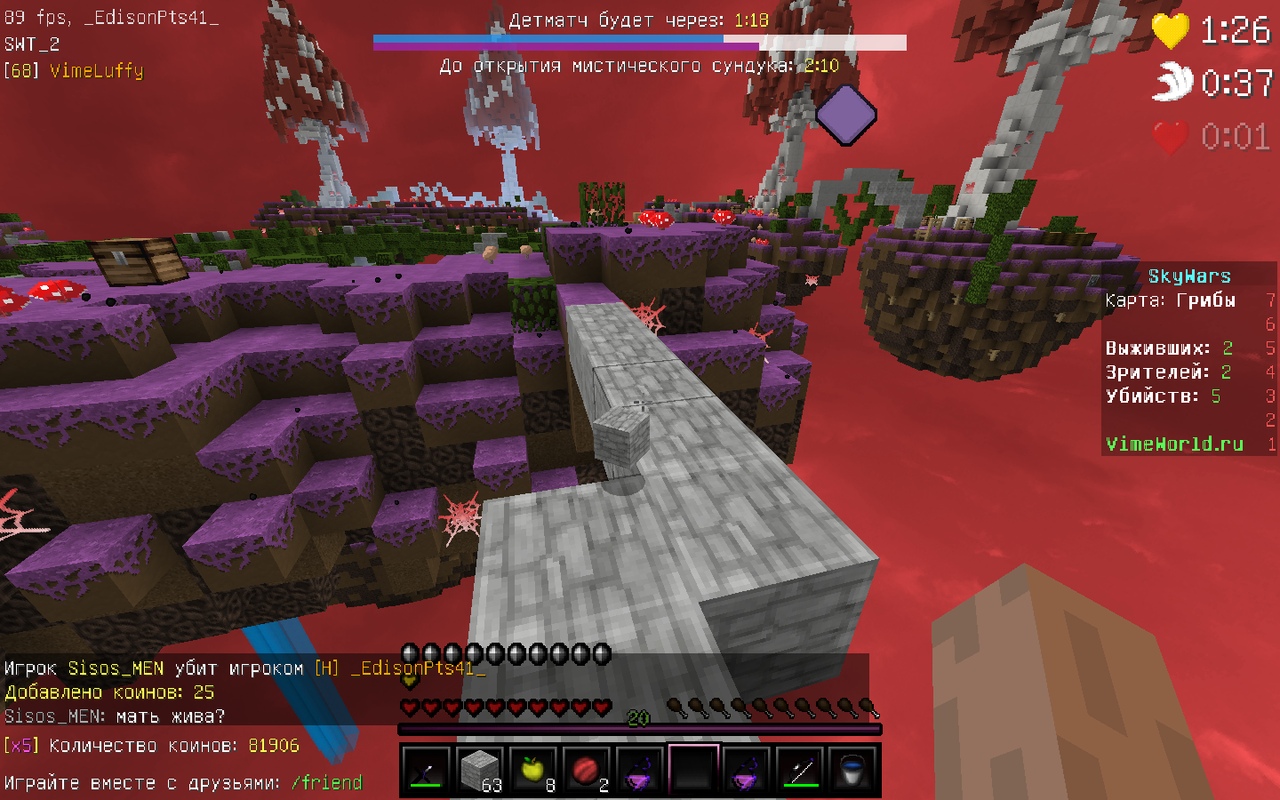Select the water bucket in the last slot
The width and height of the screenshot is (1280, 800).
pos(851,770)
